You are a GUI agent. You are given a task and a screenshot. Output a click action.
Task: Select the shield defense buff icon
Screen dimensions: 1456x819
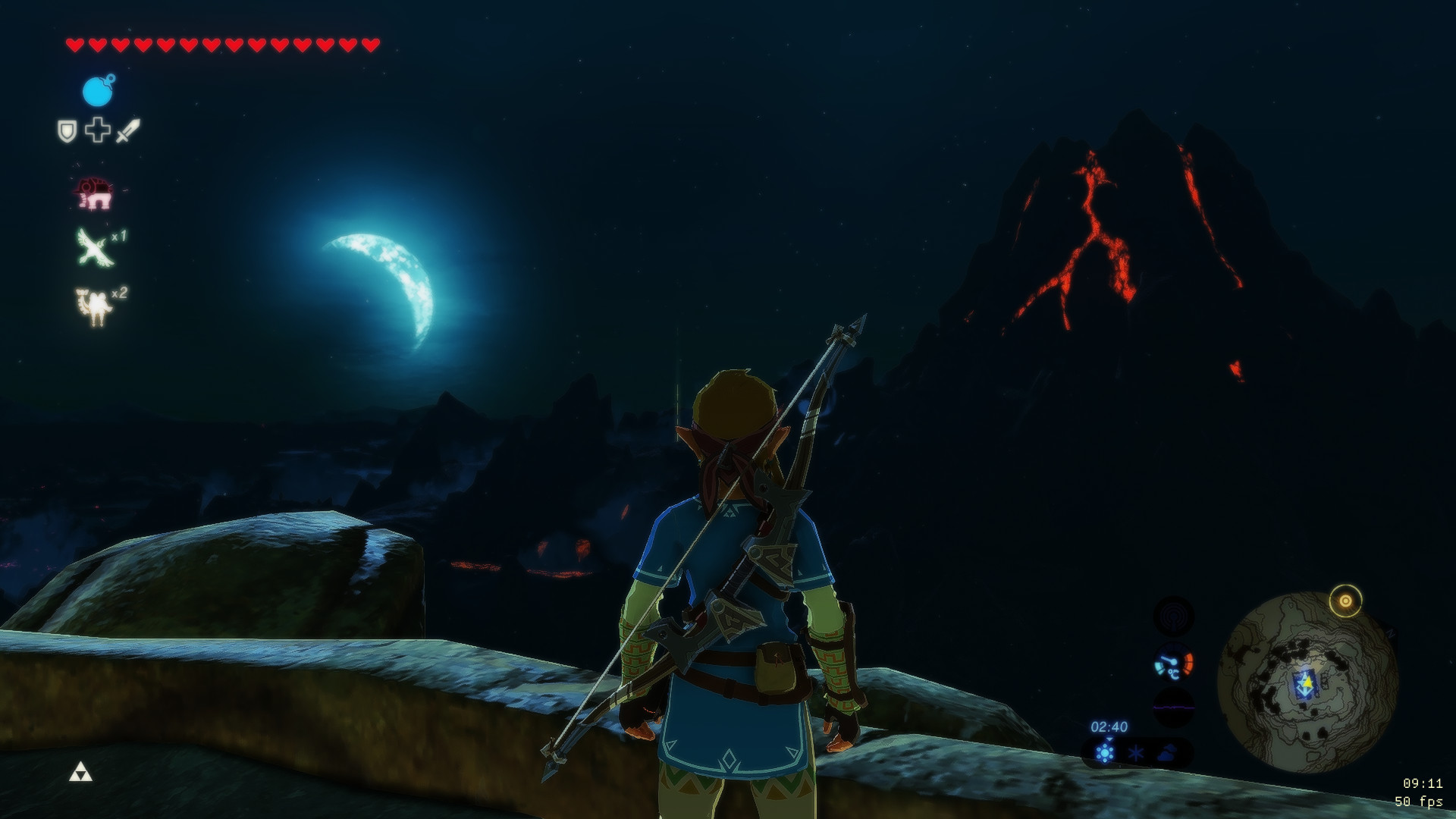[x=68, y=129]
